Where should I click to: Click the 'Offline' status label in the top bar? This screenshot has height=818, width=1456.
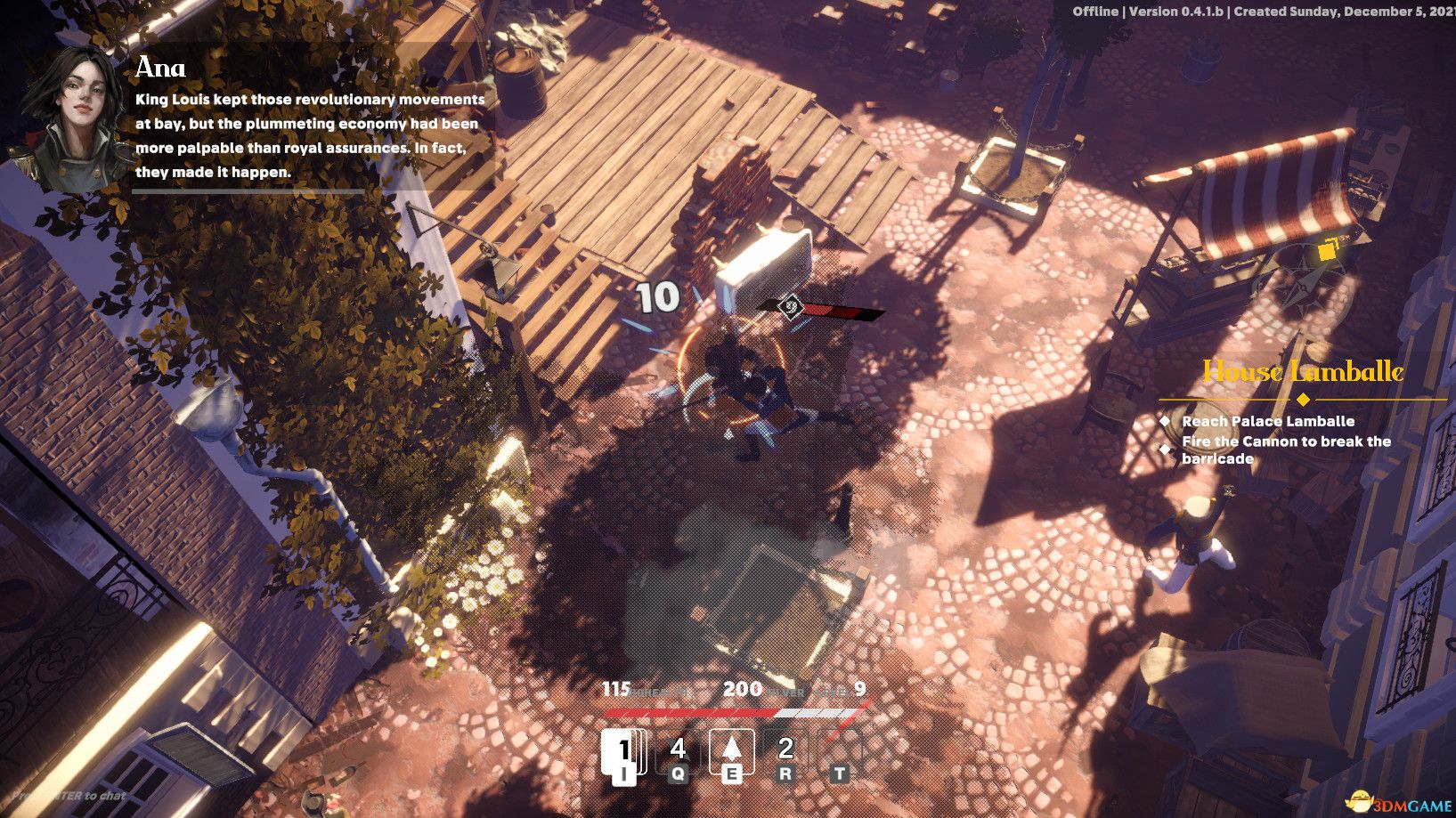tap(1095, 12)
